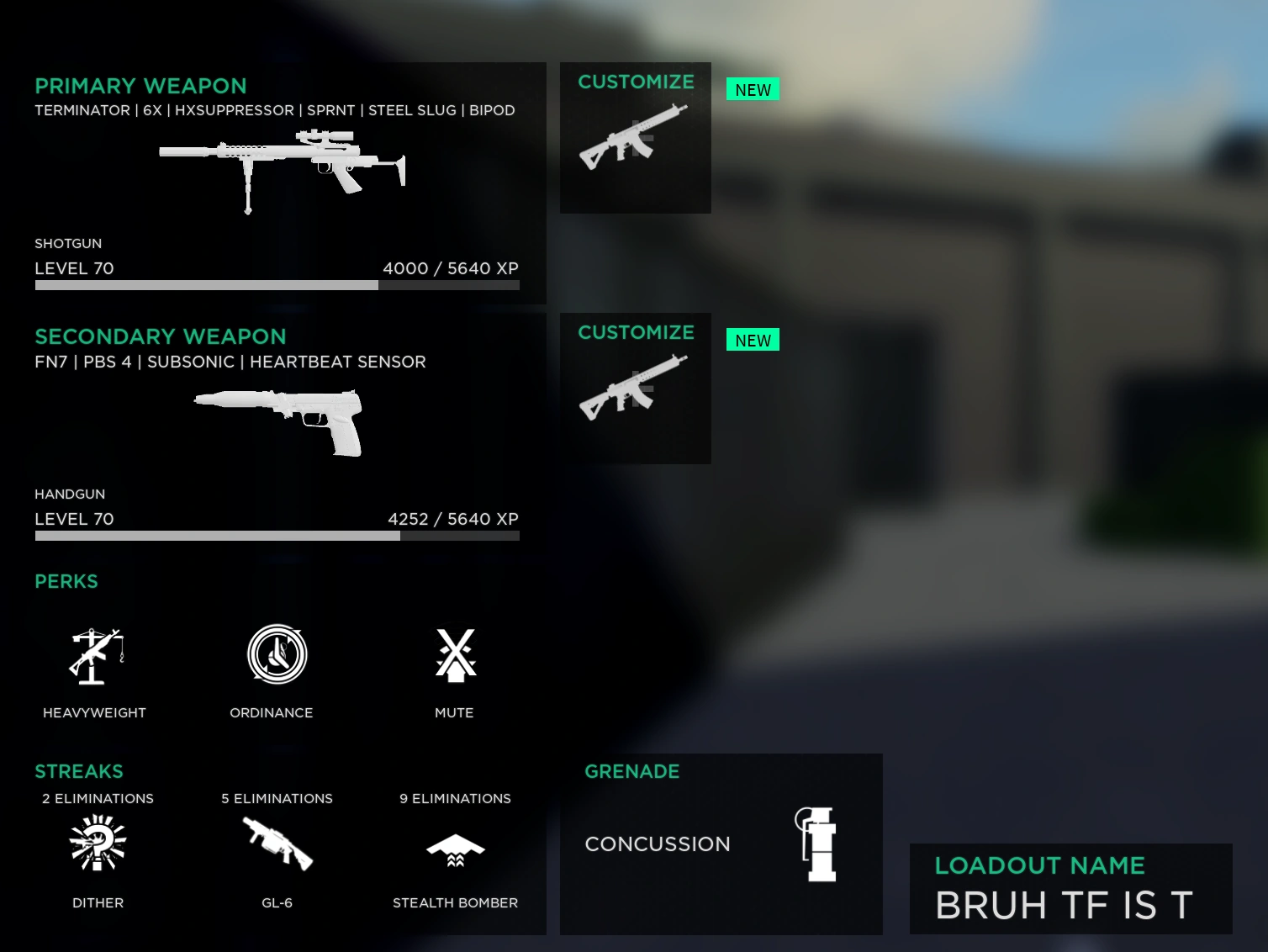Screen dimensions: 1268x952
Task: Select the Streaks section header
Action: [78, 771]
